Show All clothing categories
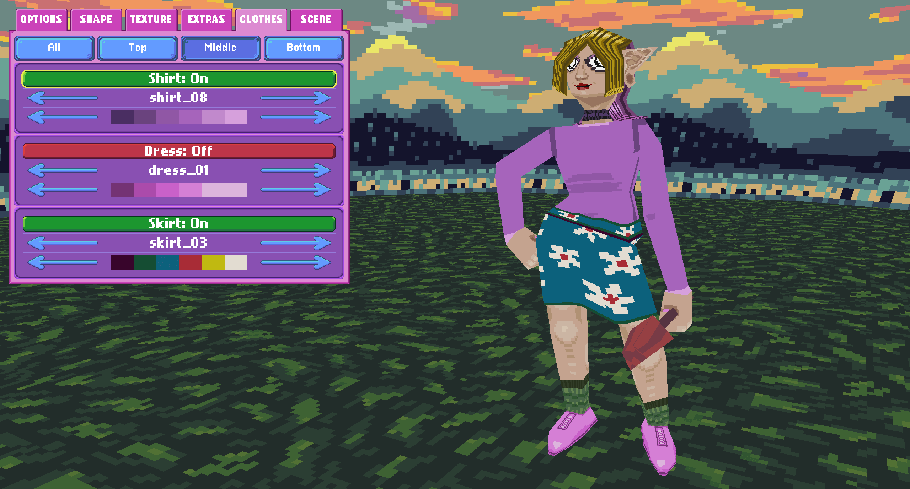 pos(55,48)
